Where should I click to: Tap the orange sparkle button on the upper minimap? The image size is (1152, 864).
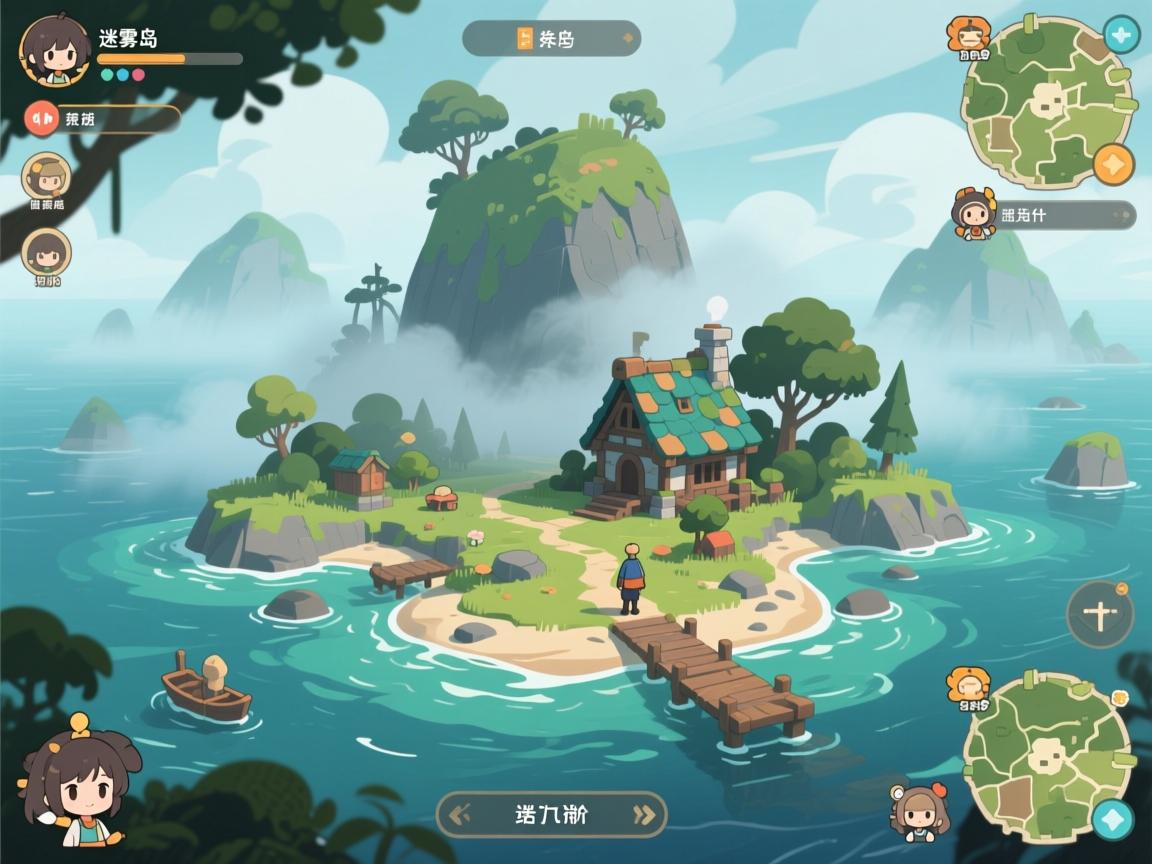pos(1113,164)
